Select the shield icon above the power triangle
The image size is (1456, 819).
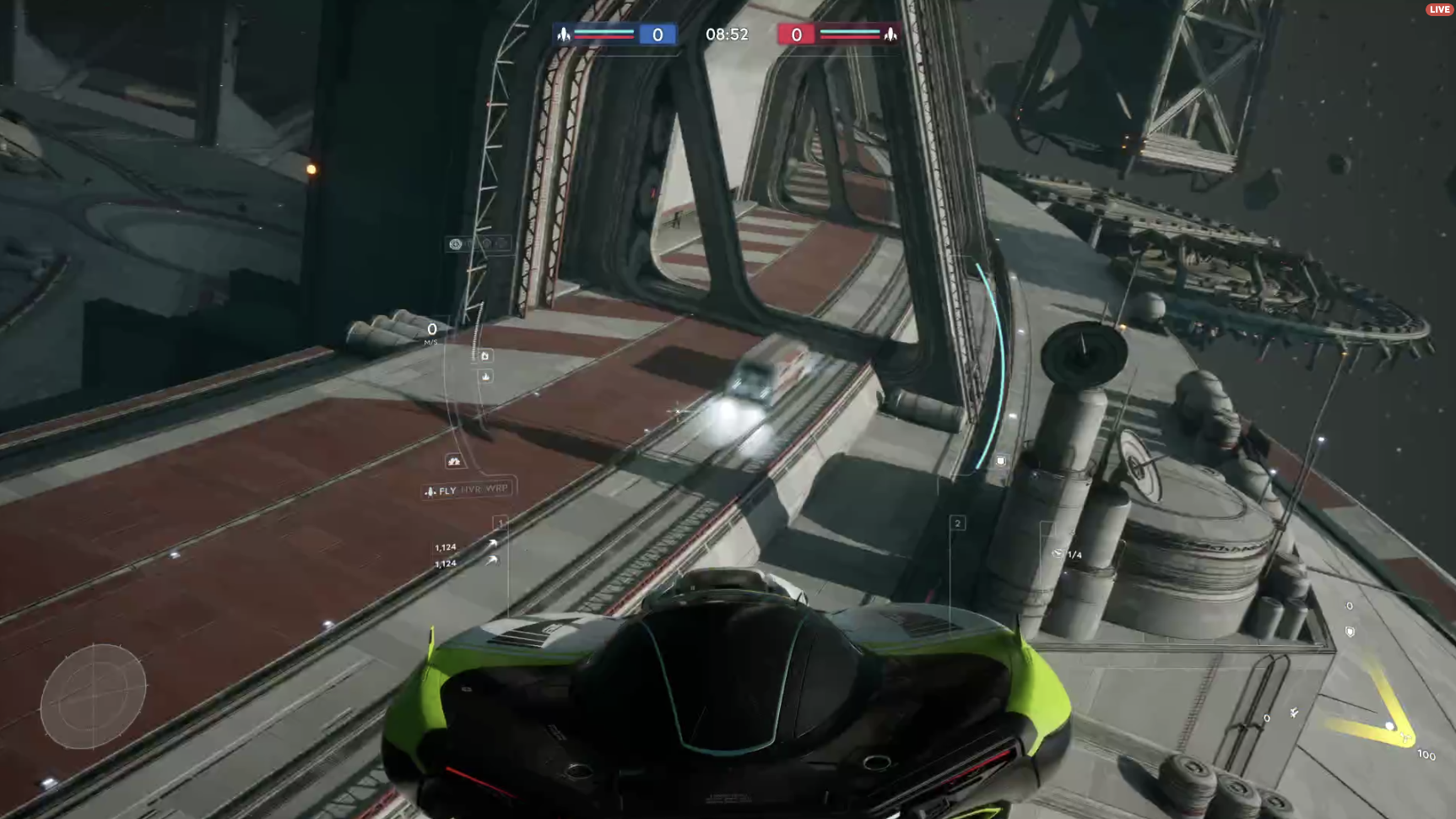(x=1350, y=632)
